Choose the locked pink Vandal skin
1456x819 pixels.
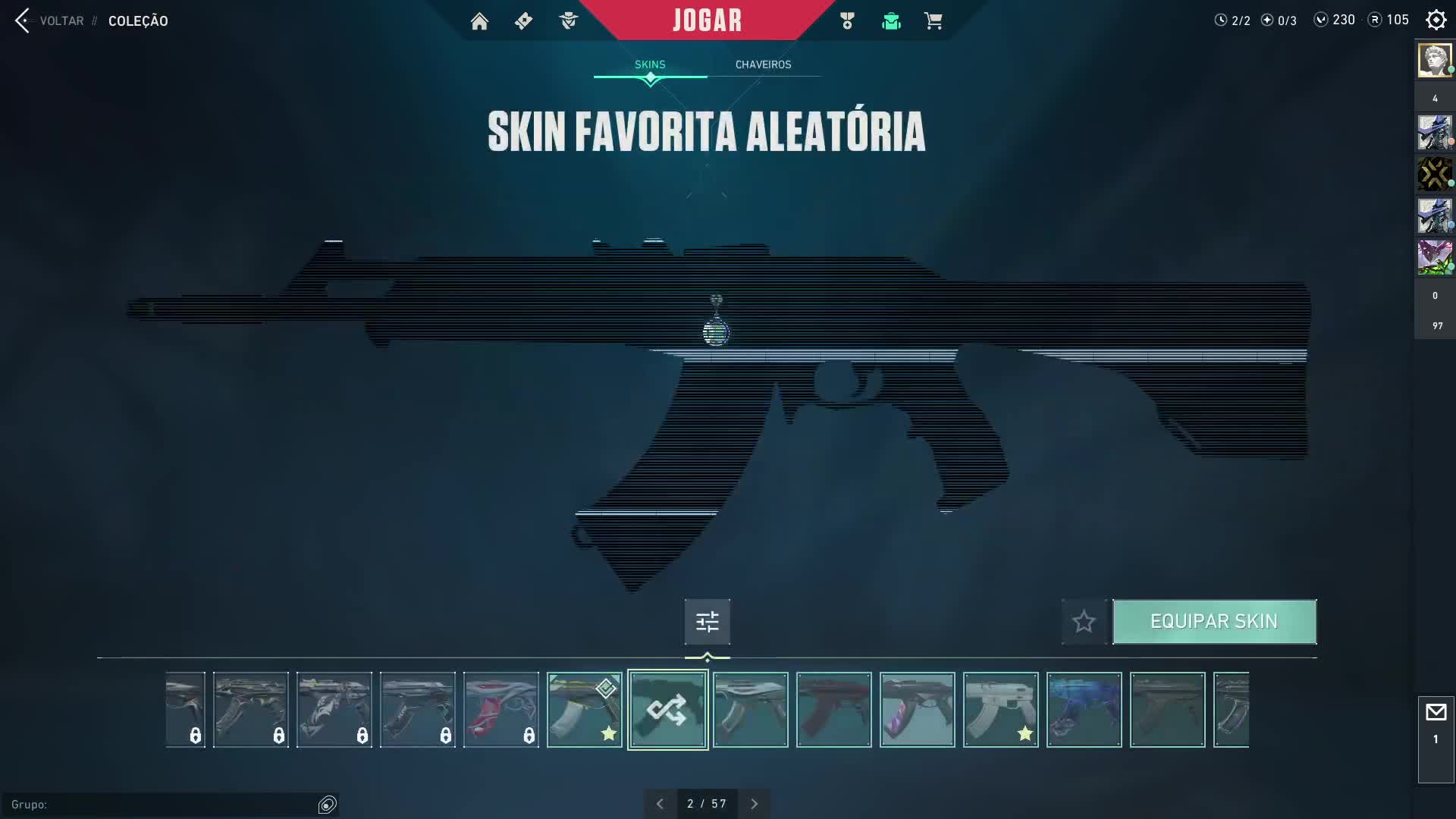(500, 710)
